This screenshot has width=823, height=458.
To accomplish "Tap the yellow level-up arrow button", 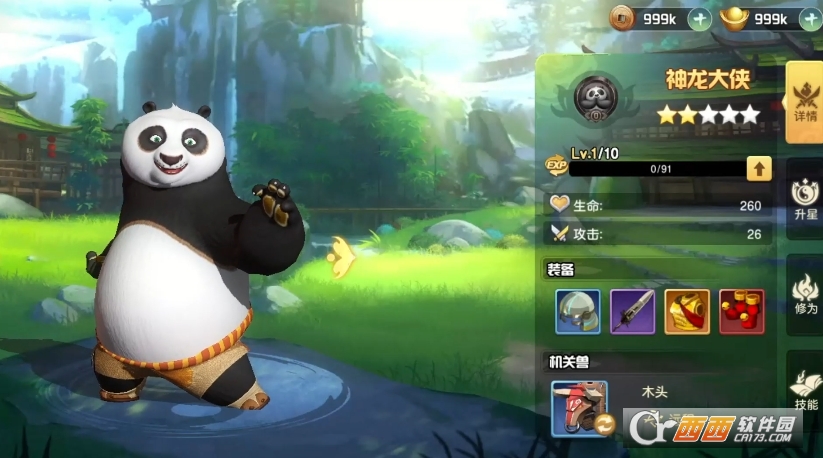I will click(759, 168).
